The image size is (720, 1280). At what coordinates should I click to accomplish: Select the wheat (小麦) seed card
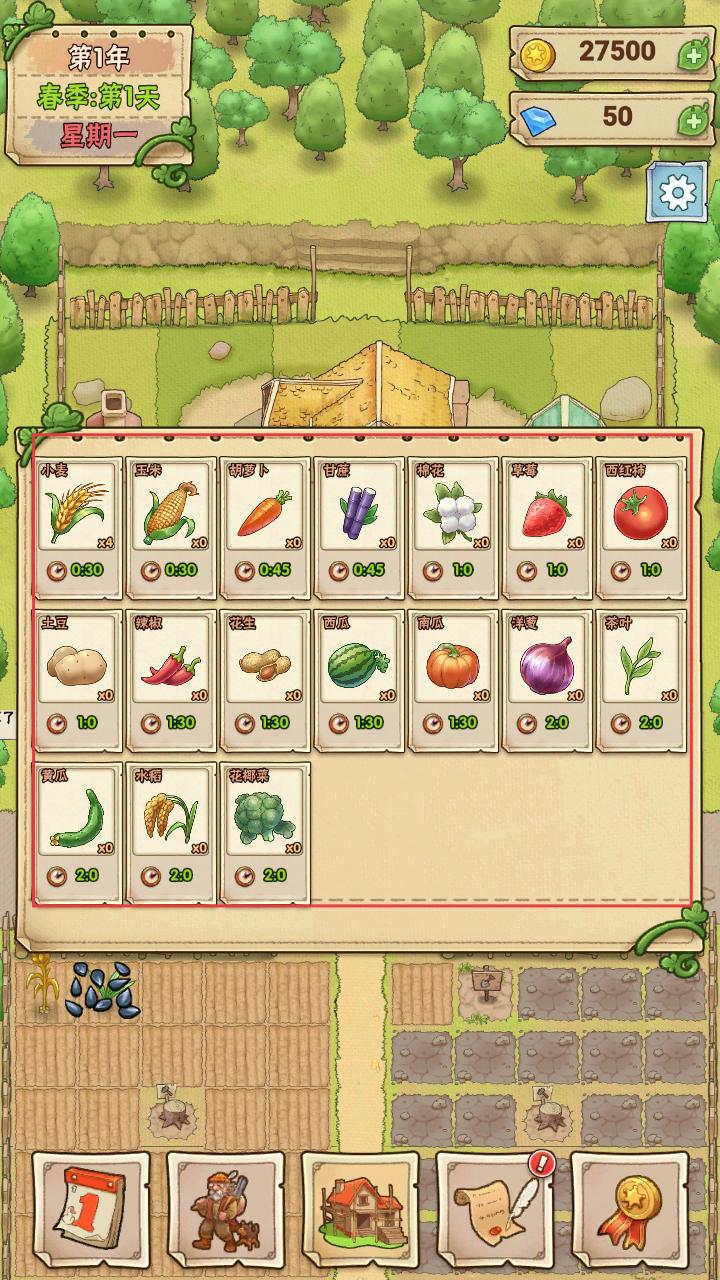point(78,520)
